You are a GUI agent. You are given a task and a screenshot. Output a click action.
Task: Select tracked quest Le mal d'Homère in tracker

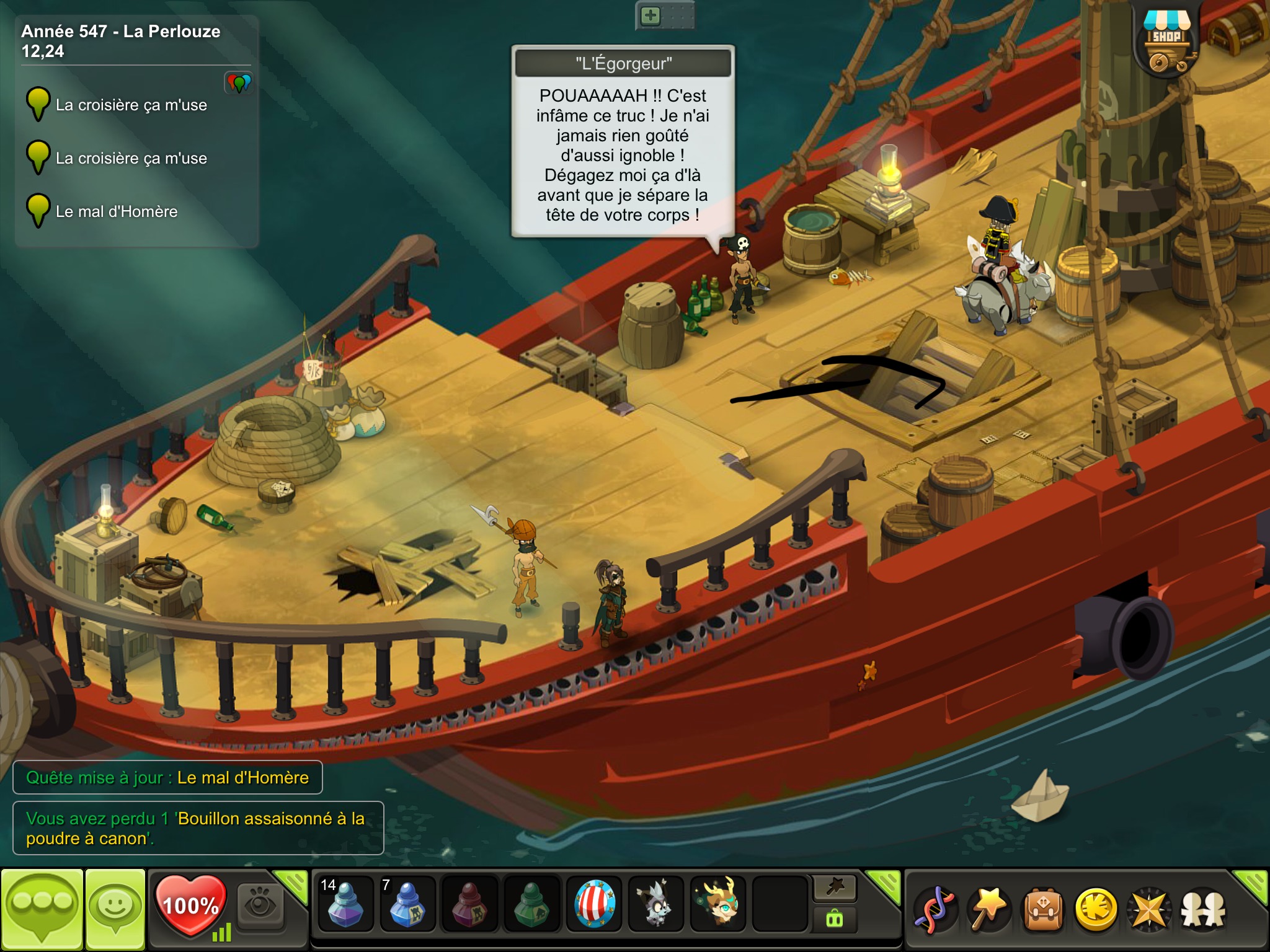coord(117,211)
